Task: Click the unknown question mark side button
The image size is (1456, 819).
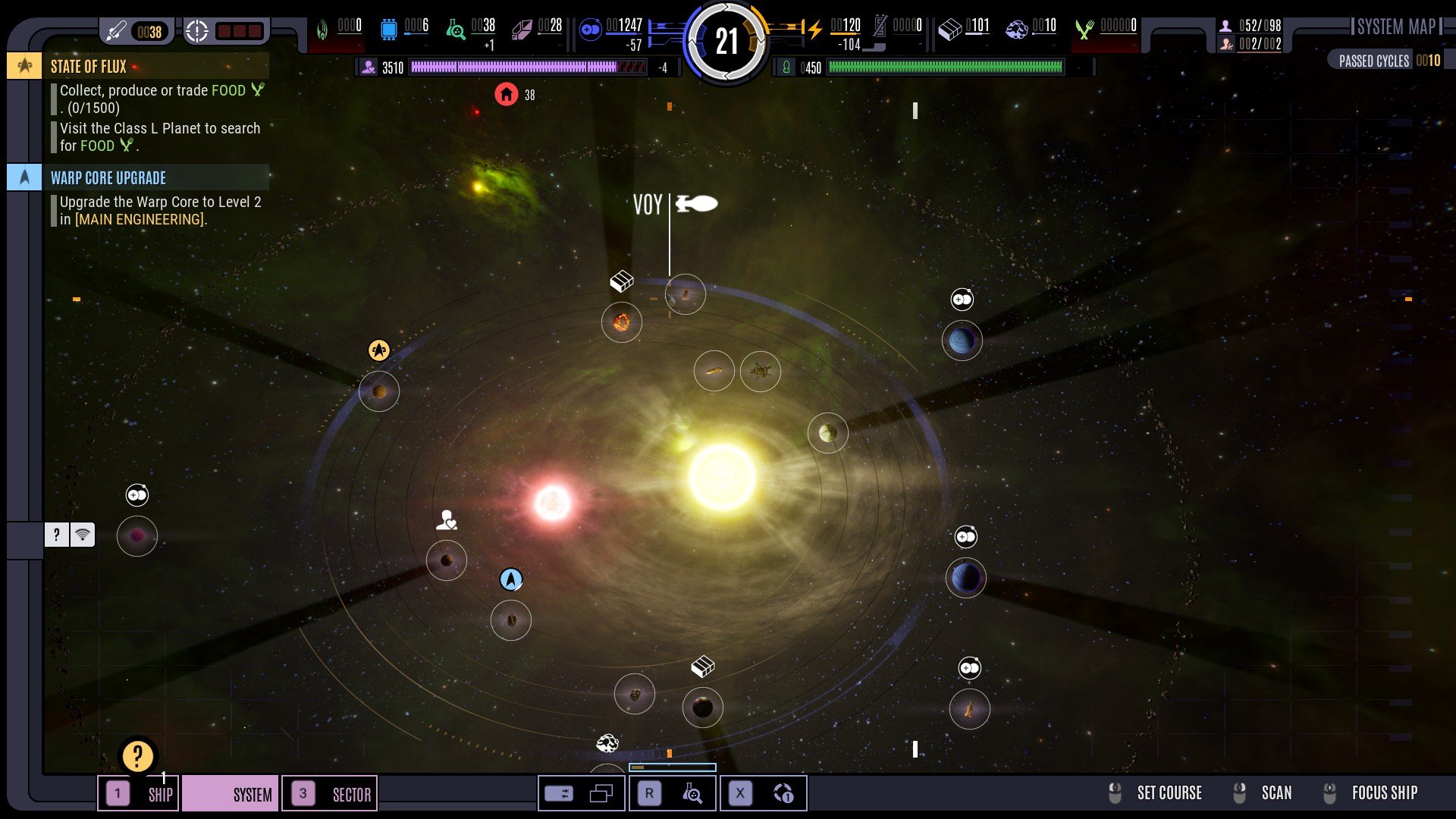Action: pyautogui.click(x=57, y=535)
